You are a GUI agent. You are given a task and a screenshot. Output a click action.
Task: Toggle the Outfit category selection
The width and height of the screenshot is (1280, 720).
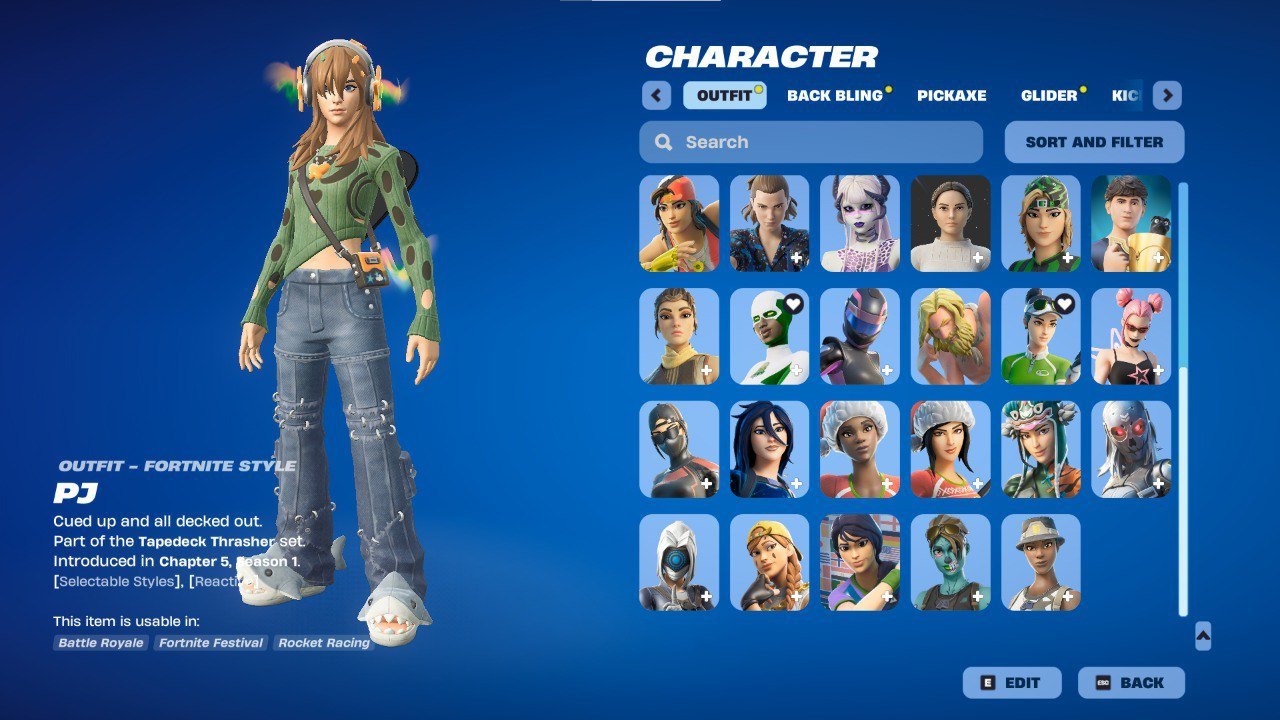(724, 95)
